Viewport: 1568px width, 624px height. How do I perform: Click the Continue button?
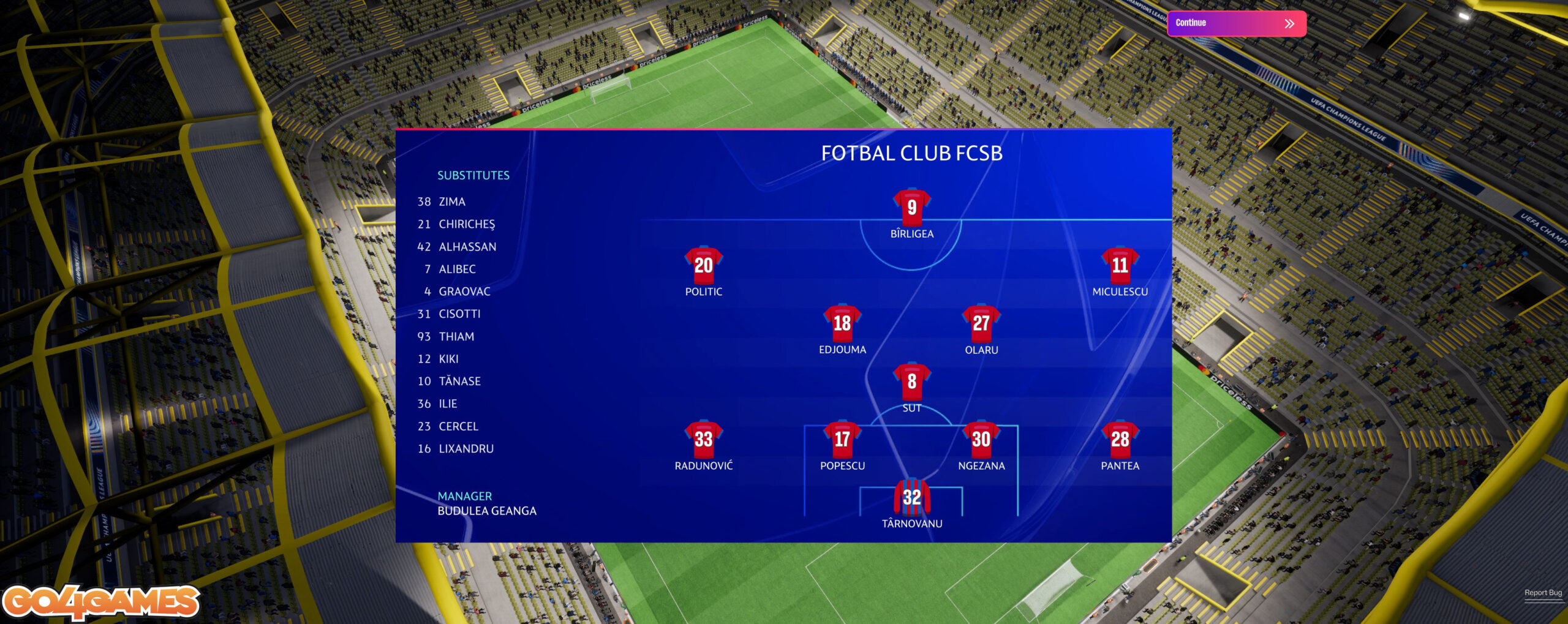pyautogui.click(x=1236, y=23)
